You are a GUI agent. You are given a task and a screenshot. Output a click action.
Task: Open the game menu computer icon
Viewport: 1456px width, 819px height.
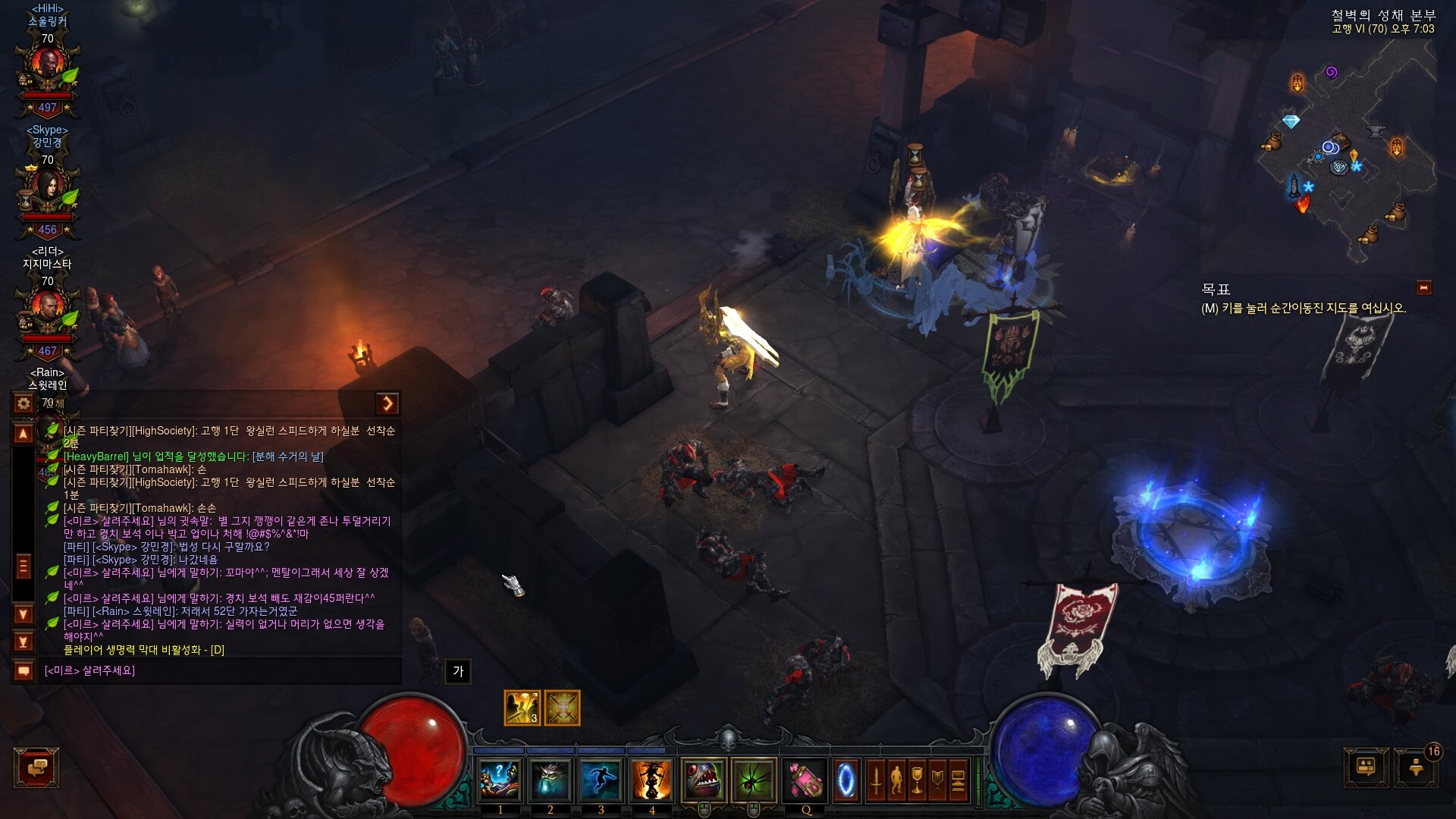(x=958, y=780)
